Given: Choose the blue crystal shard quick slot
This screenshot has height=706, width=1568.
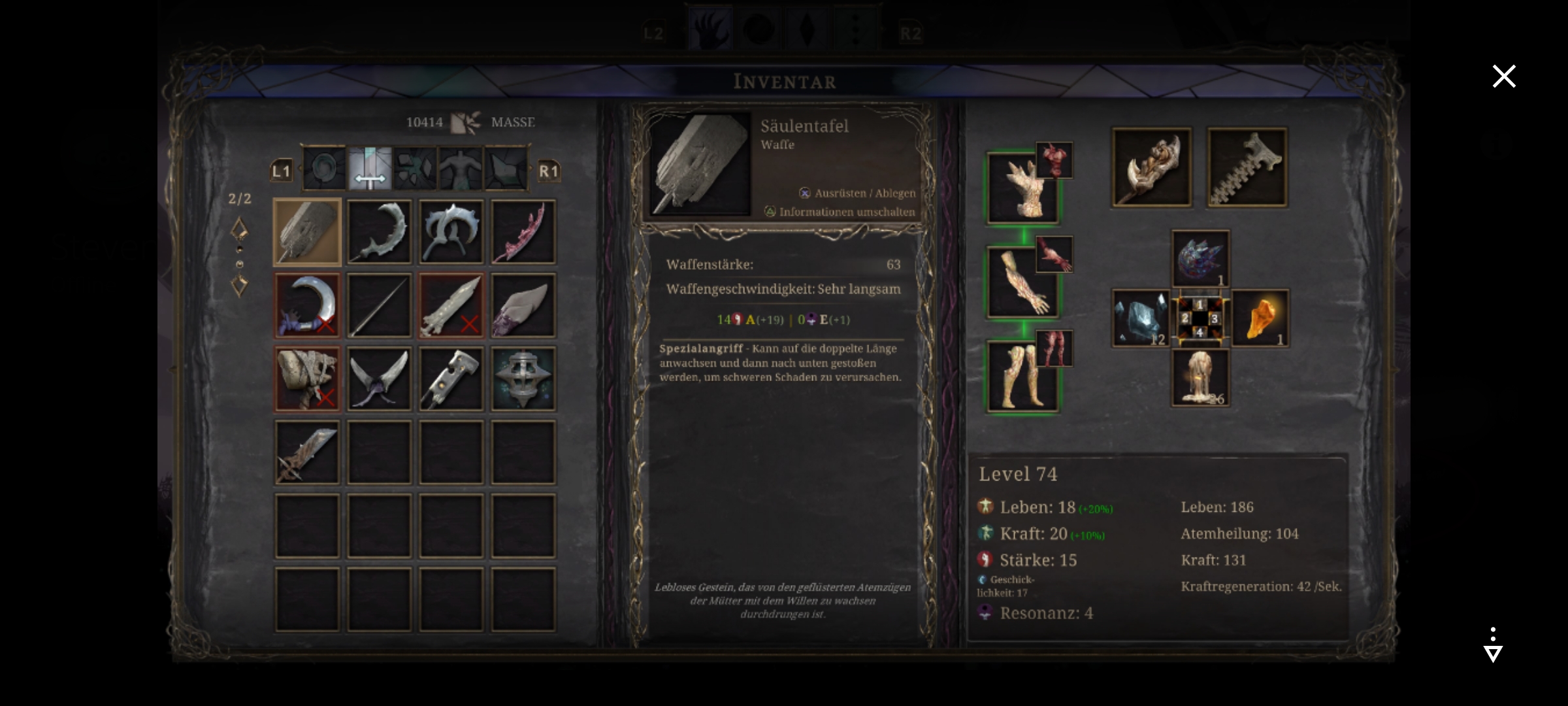Looking at the screenshot, I should (1141, 318).
